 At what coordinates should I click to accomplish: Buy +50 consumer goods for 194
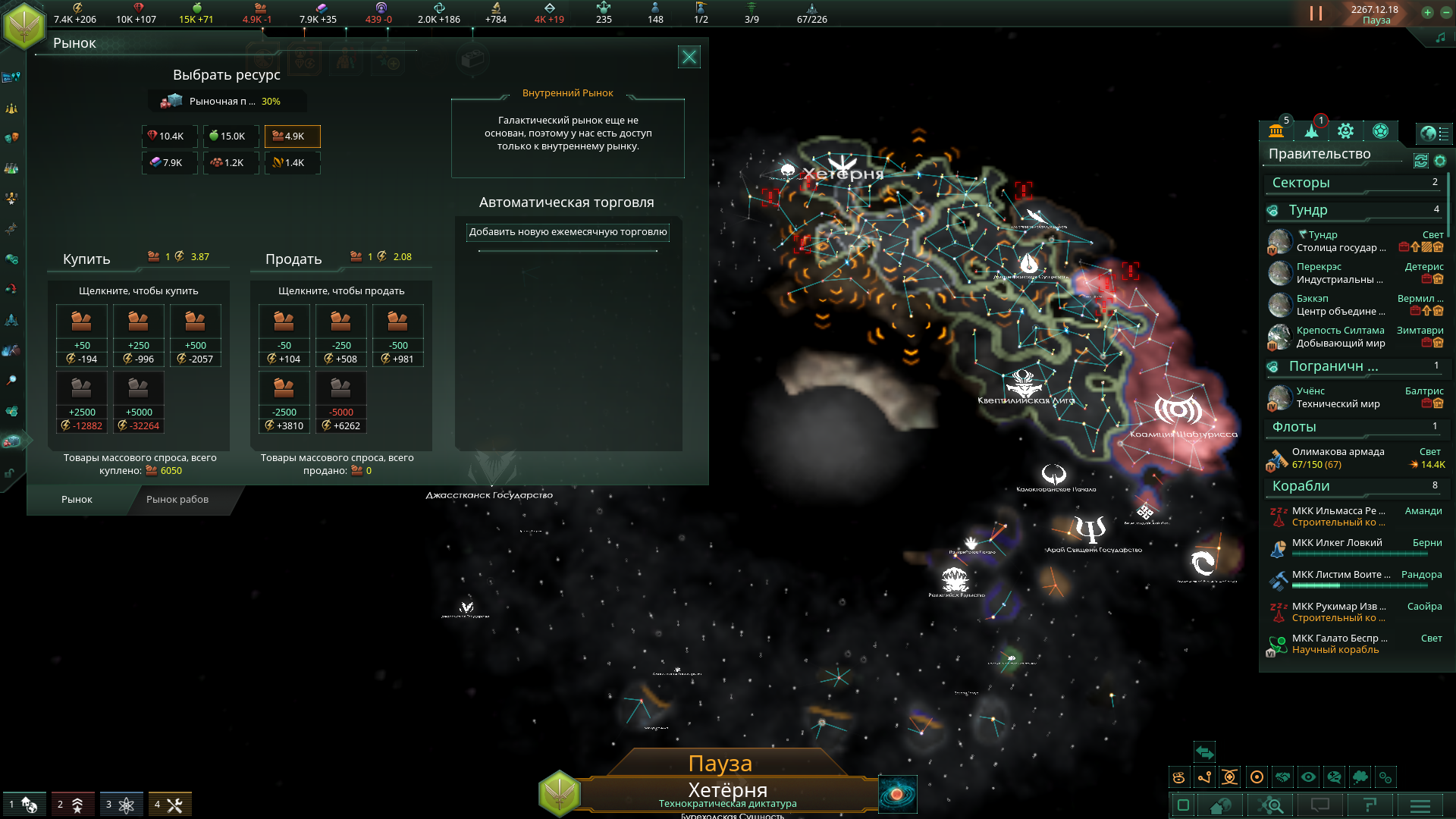[82, 334]
